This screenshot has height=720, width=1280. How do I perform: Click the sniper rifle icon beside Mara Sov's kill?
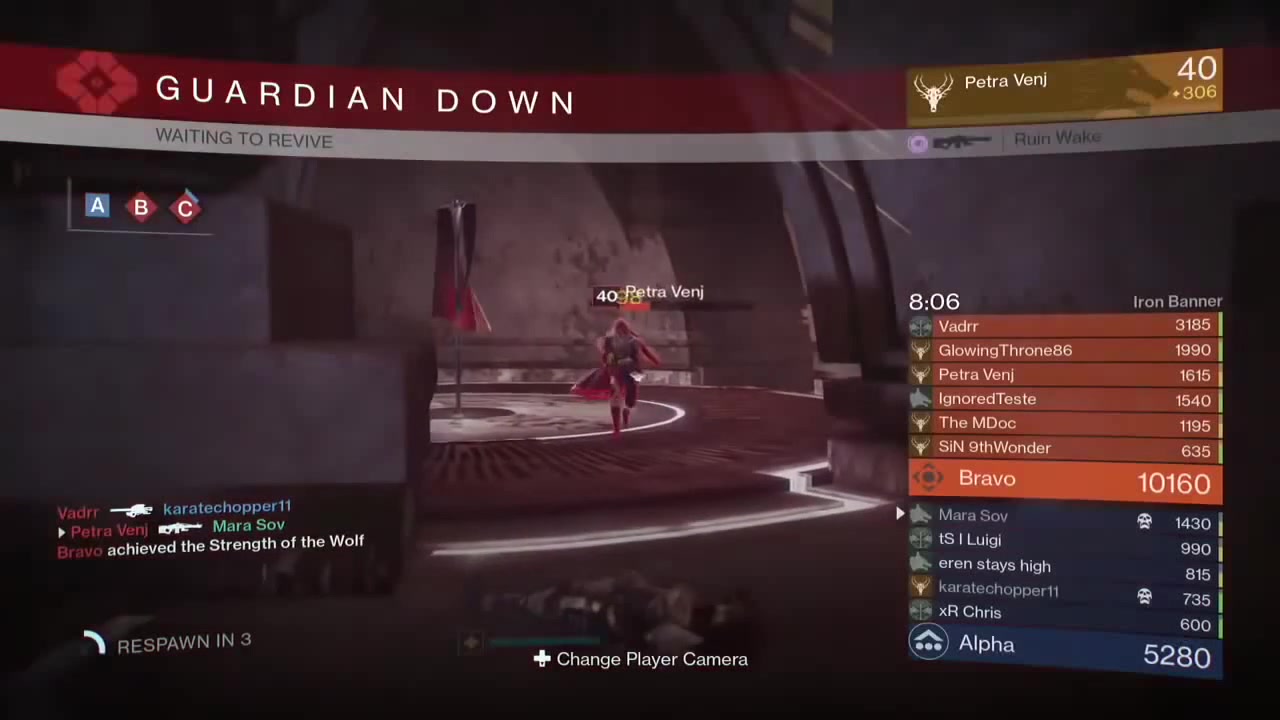coord(180,527)
